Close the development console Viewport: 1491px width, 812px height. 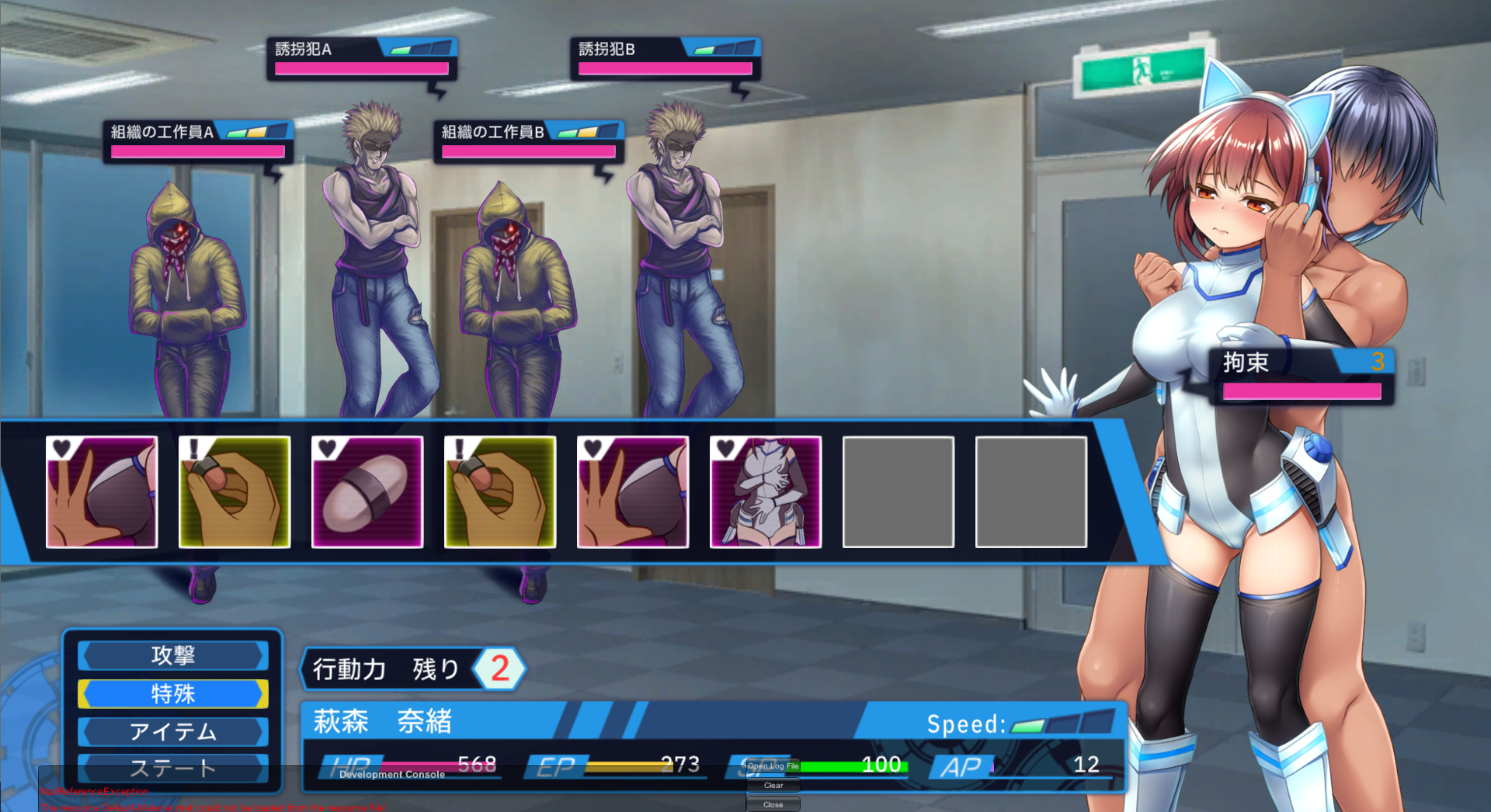point(773,805)
